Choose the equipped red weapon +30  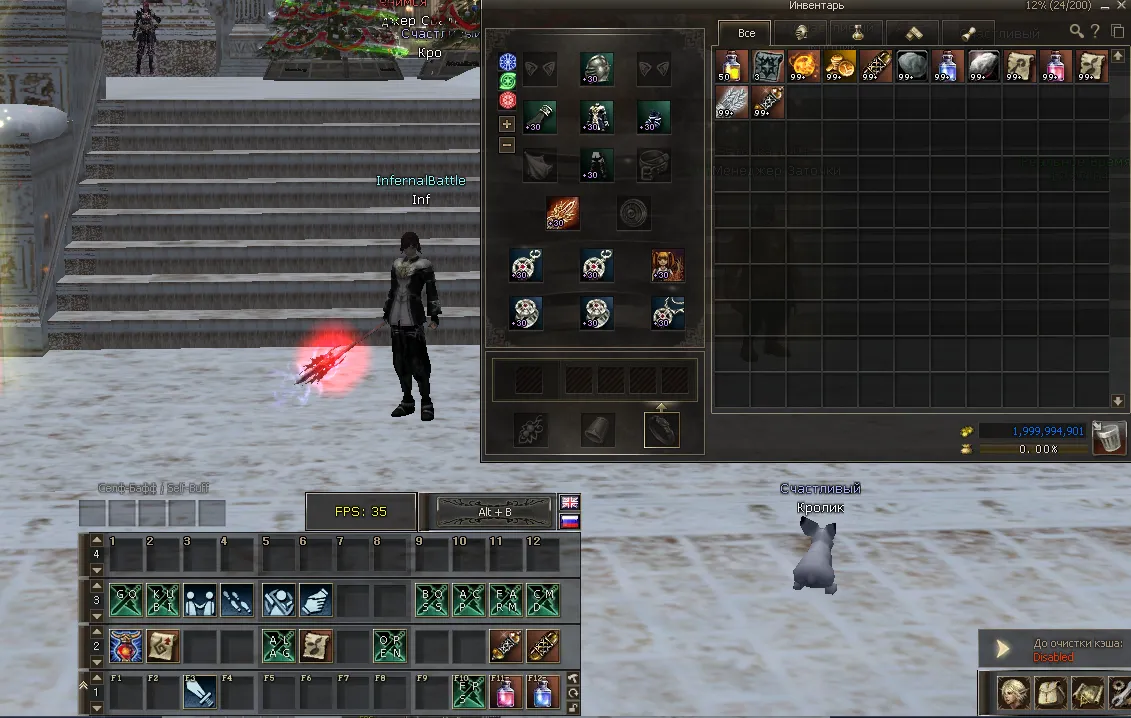(x=562, y=213)
